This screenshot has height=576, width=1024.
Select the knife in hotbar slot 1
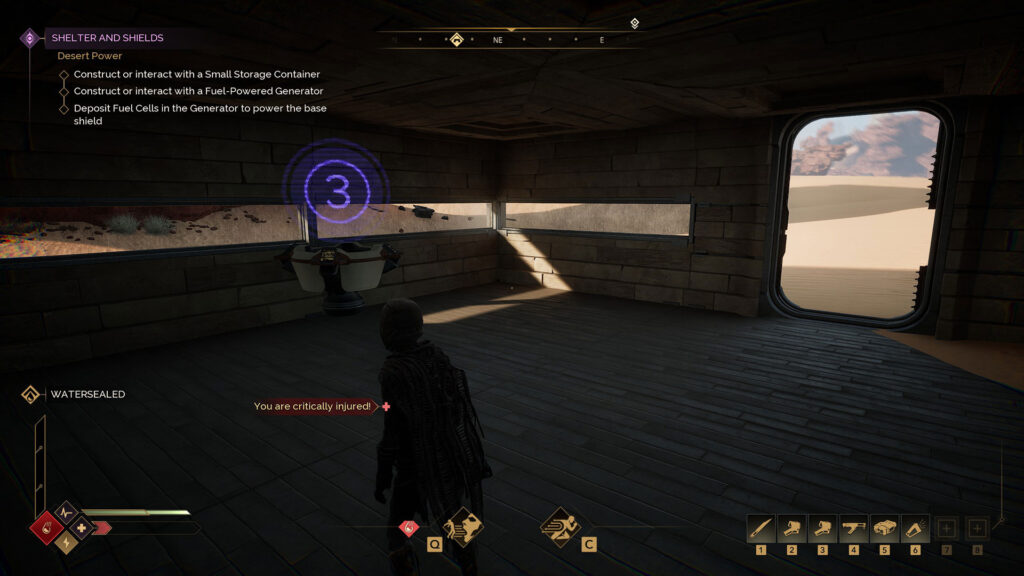[761, 527]
